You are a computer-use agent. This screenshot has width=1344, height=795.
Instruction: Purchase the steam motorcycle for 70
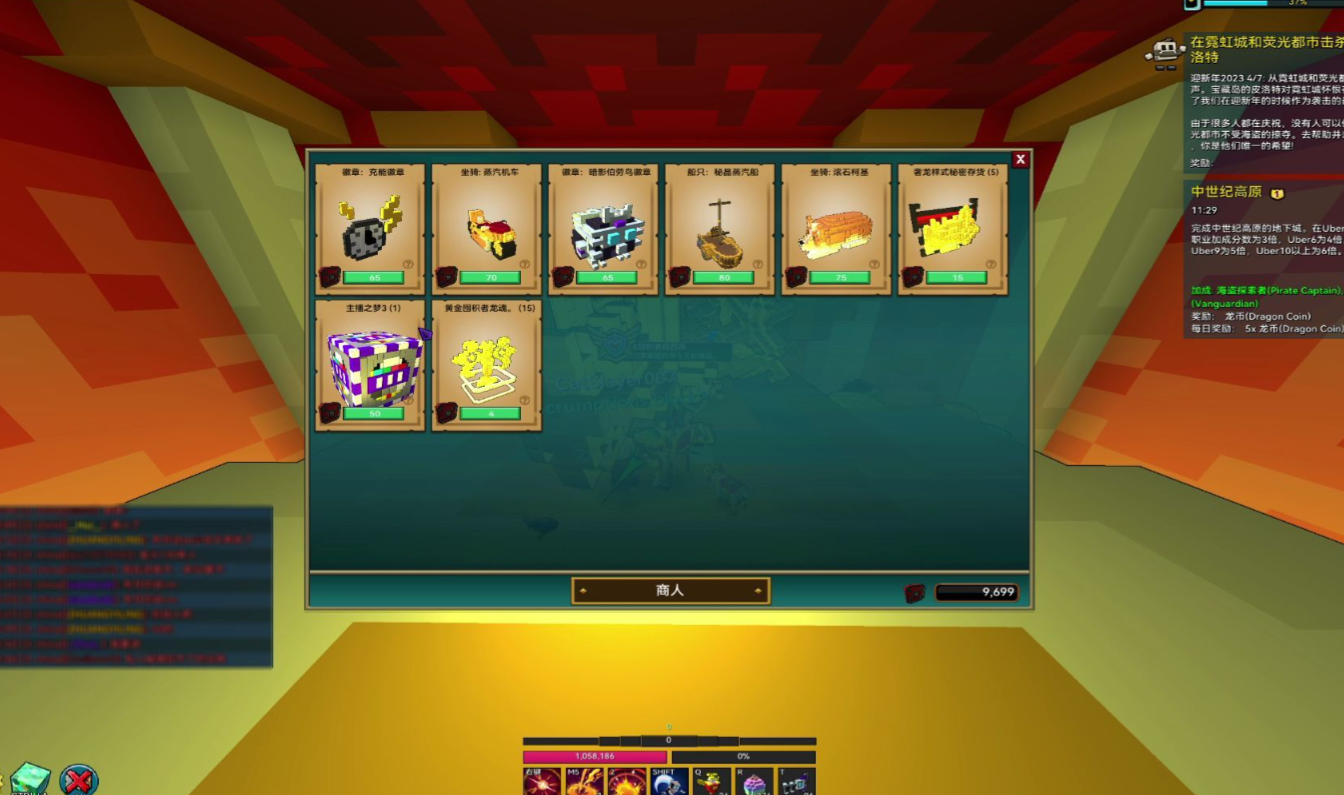tap(490, 278)
